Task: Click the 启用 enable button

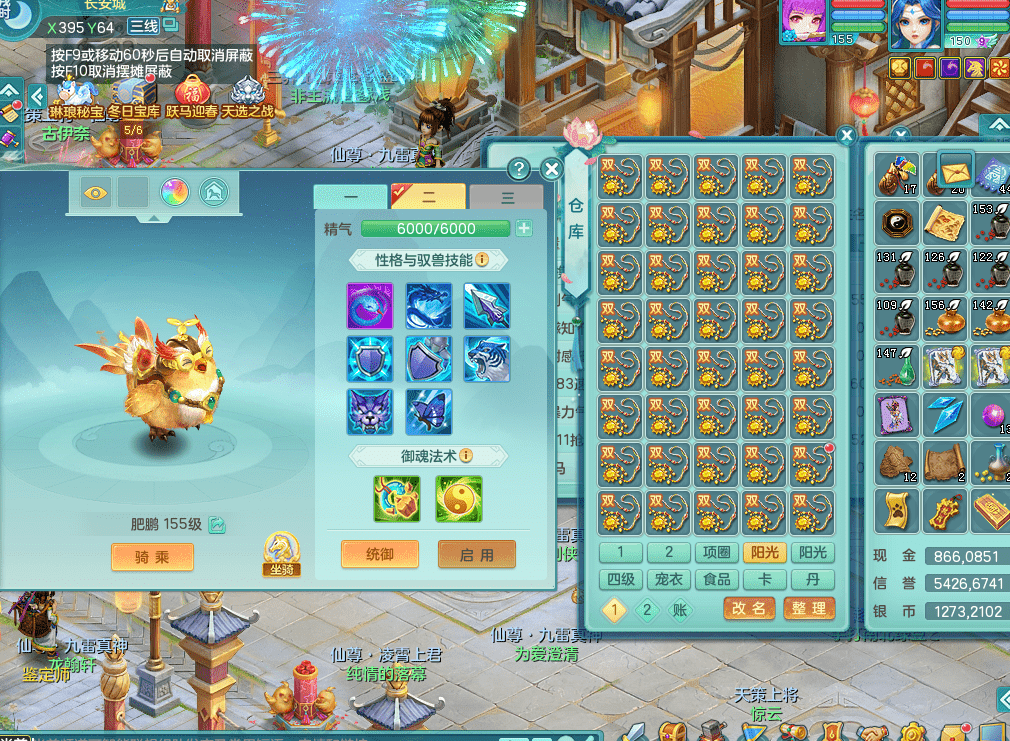Action: coord(477,554)
